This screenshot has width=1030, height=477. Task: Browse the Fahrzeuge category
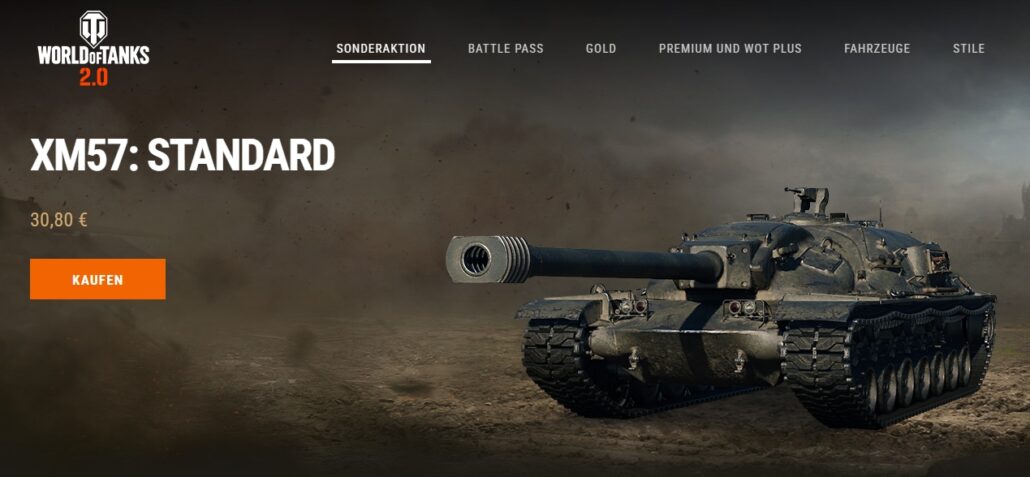tap(877, 48)
